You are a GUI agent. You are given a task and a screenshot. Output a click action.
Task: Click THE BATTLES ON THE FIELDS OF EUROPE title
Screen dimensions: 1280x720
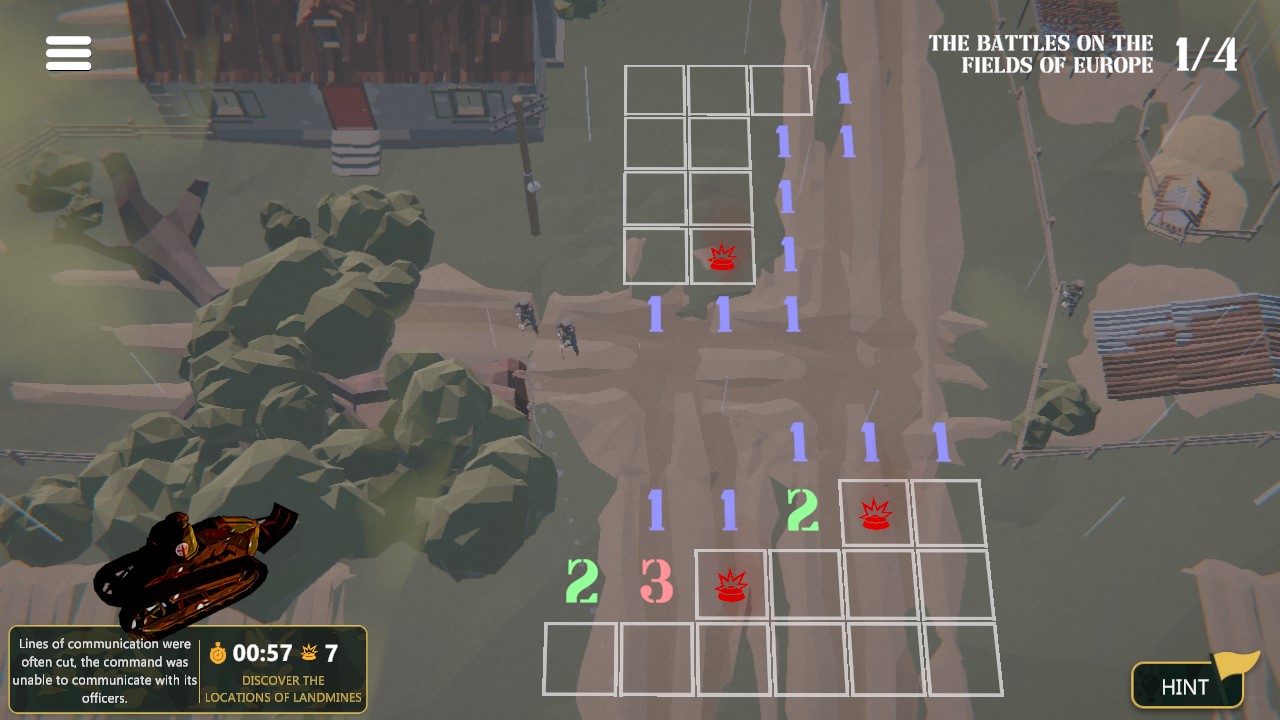(1040, 54)
